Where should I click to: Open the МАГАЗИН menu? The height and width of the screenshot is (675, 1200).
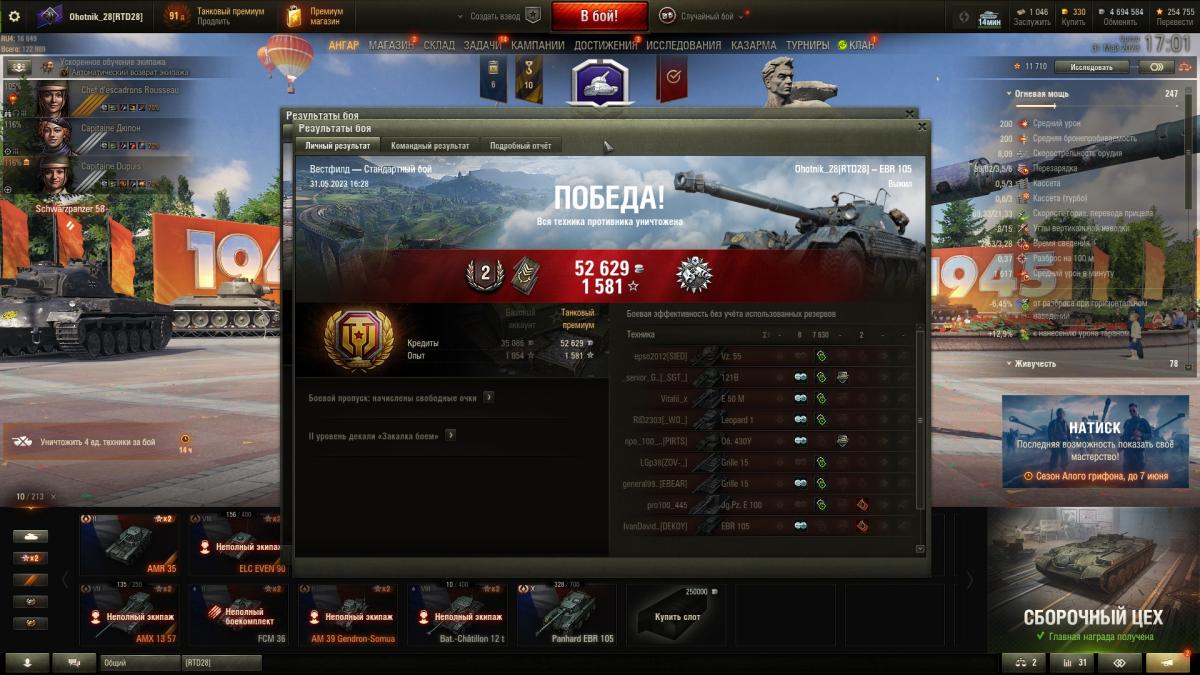(x=390, y=45)
